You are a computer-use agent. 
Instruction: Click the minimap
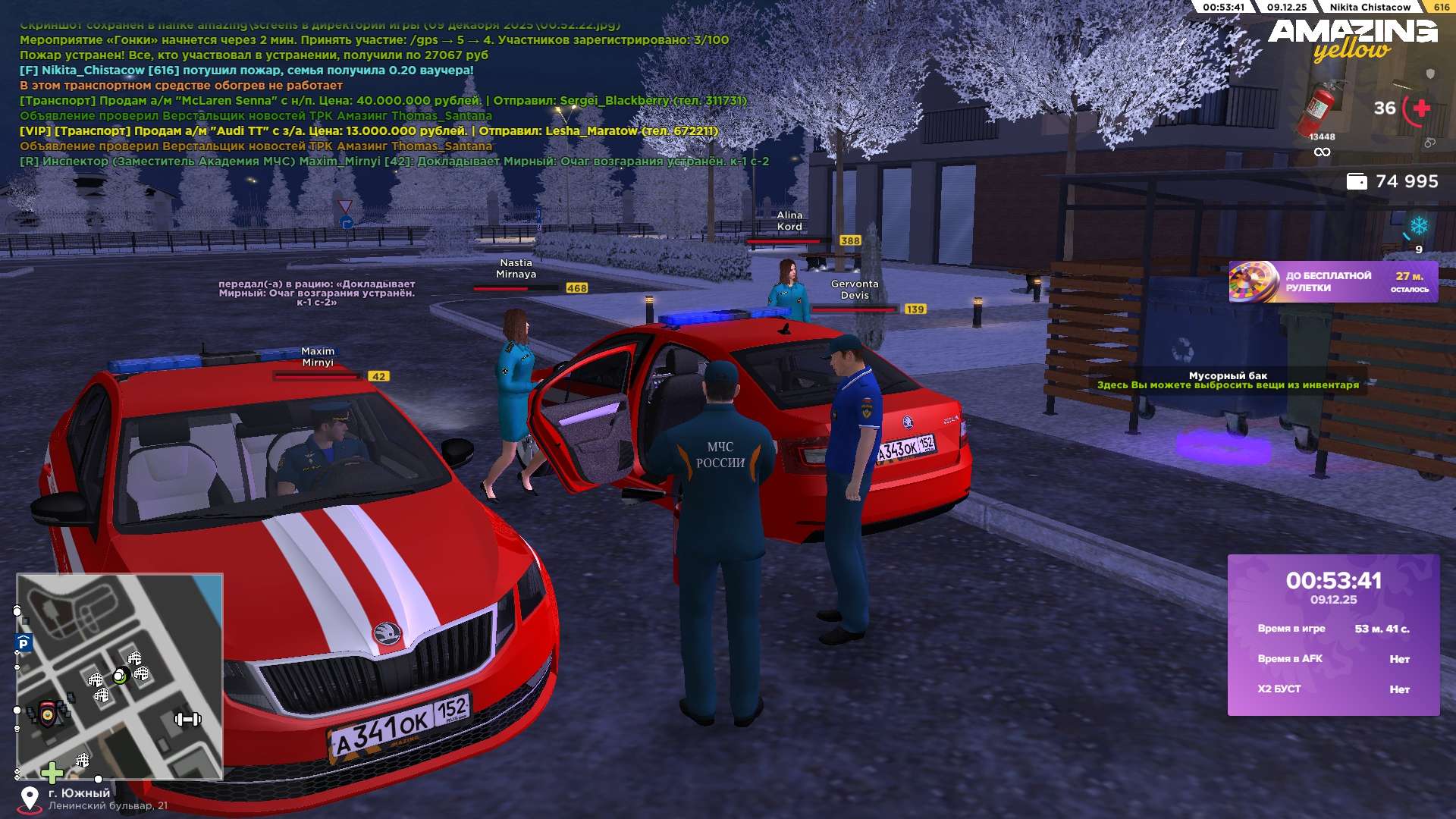tap(120, 676)
